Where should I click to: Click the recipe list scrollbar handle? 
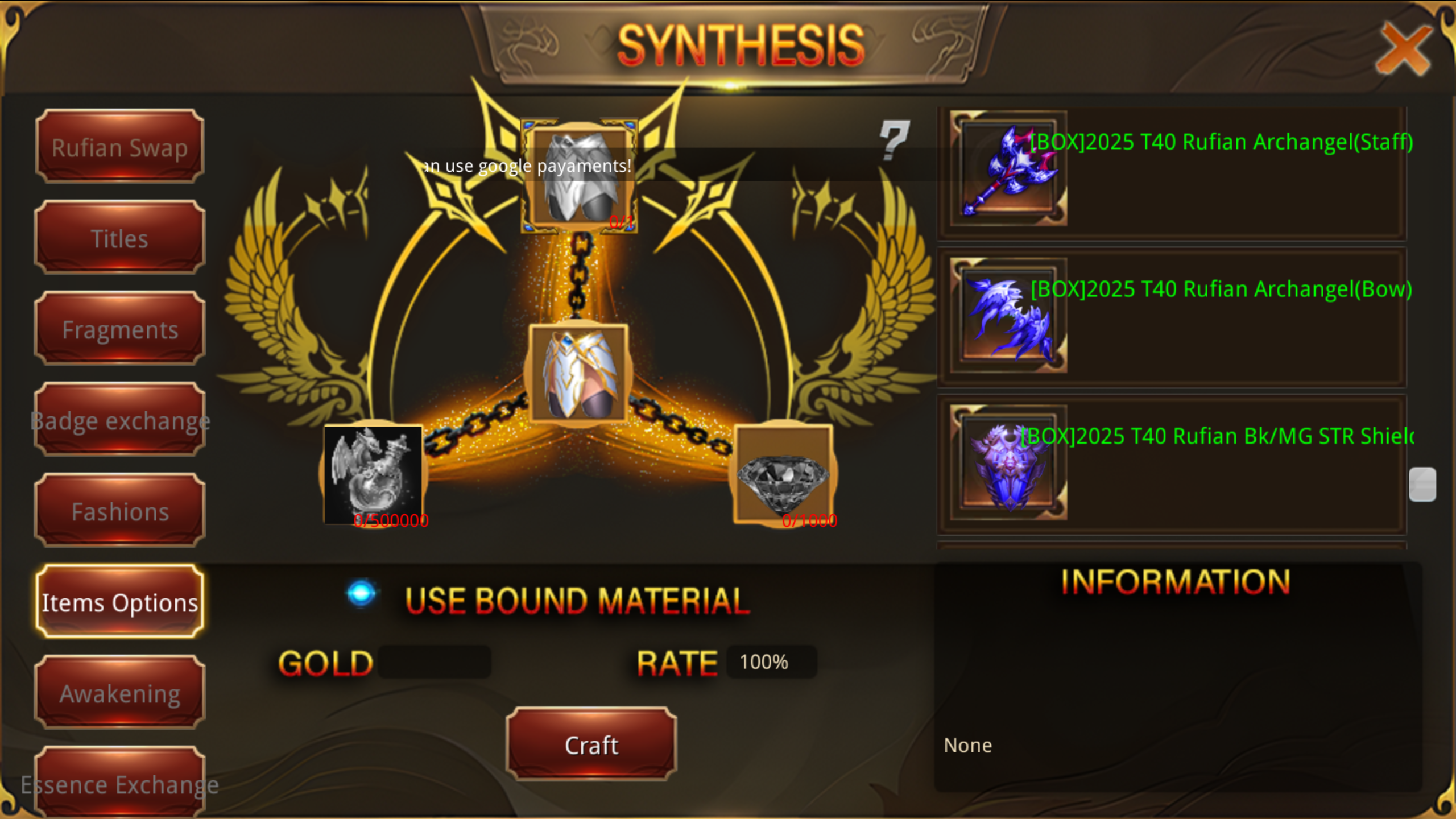1422,484
